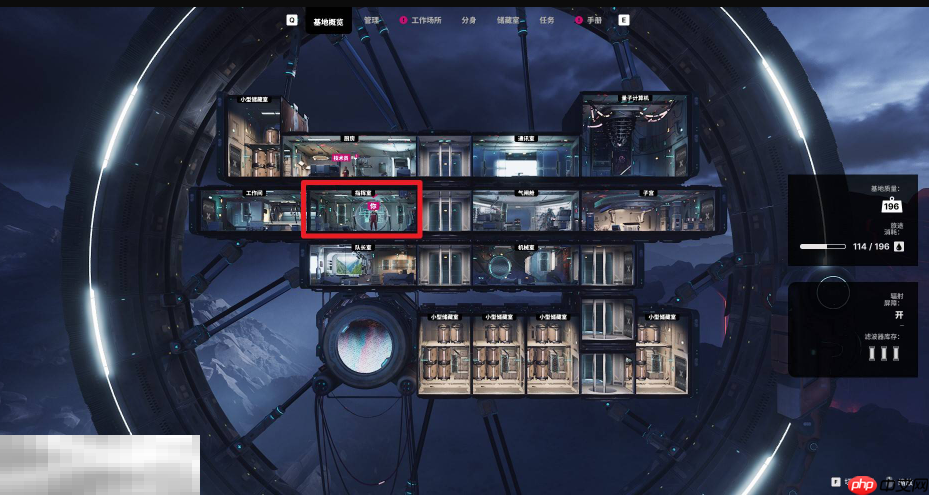Show the 分身 alters tab
Image resolution: width=929 pixels, height=495 pixels.
tap(469, 20)
